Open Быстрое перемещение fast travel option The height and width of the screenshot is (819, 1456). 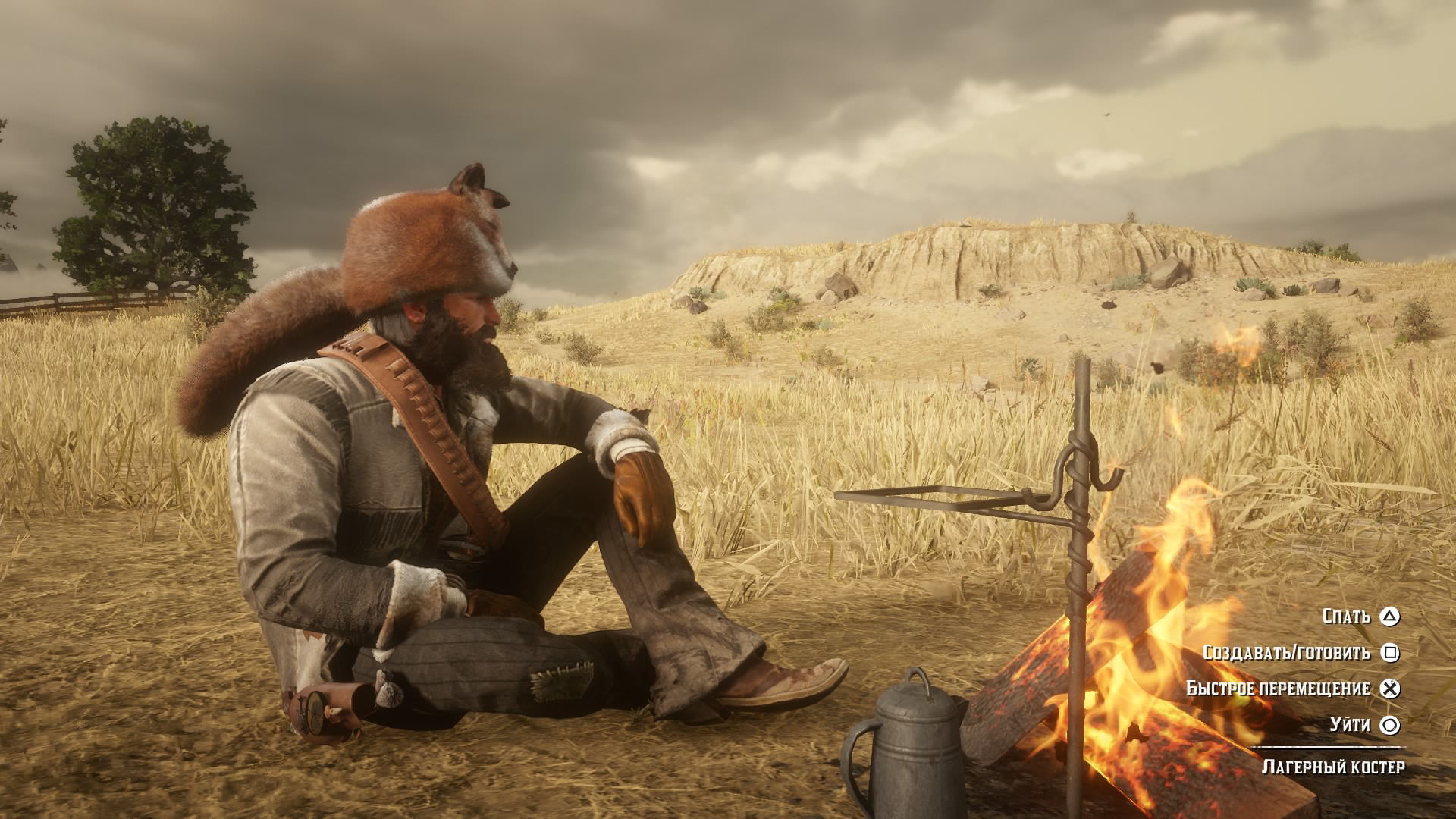1292,689
